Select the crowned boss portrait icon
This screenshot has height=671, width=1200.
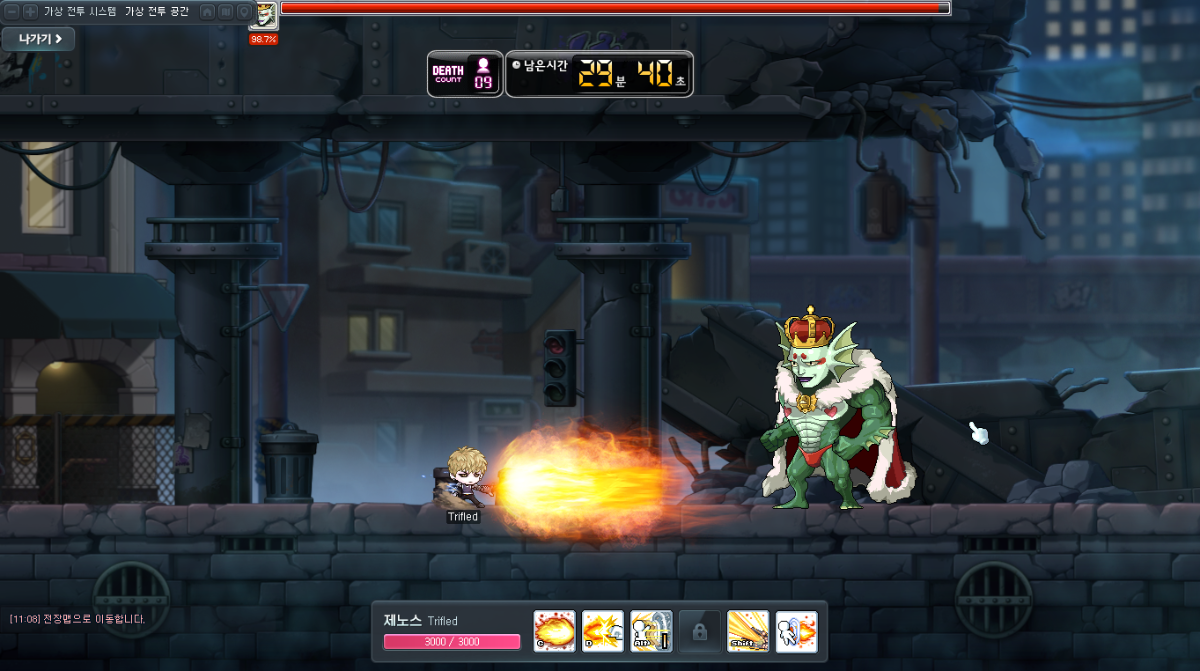coord(265,15)
